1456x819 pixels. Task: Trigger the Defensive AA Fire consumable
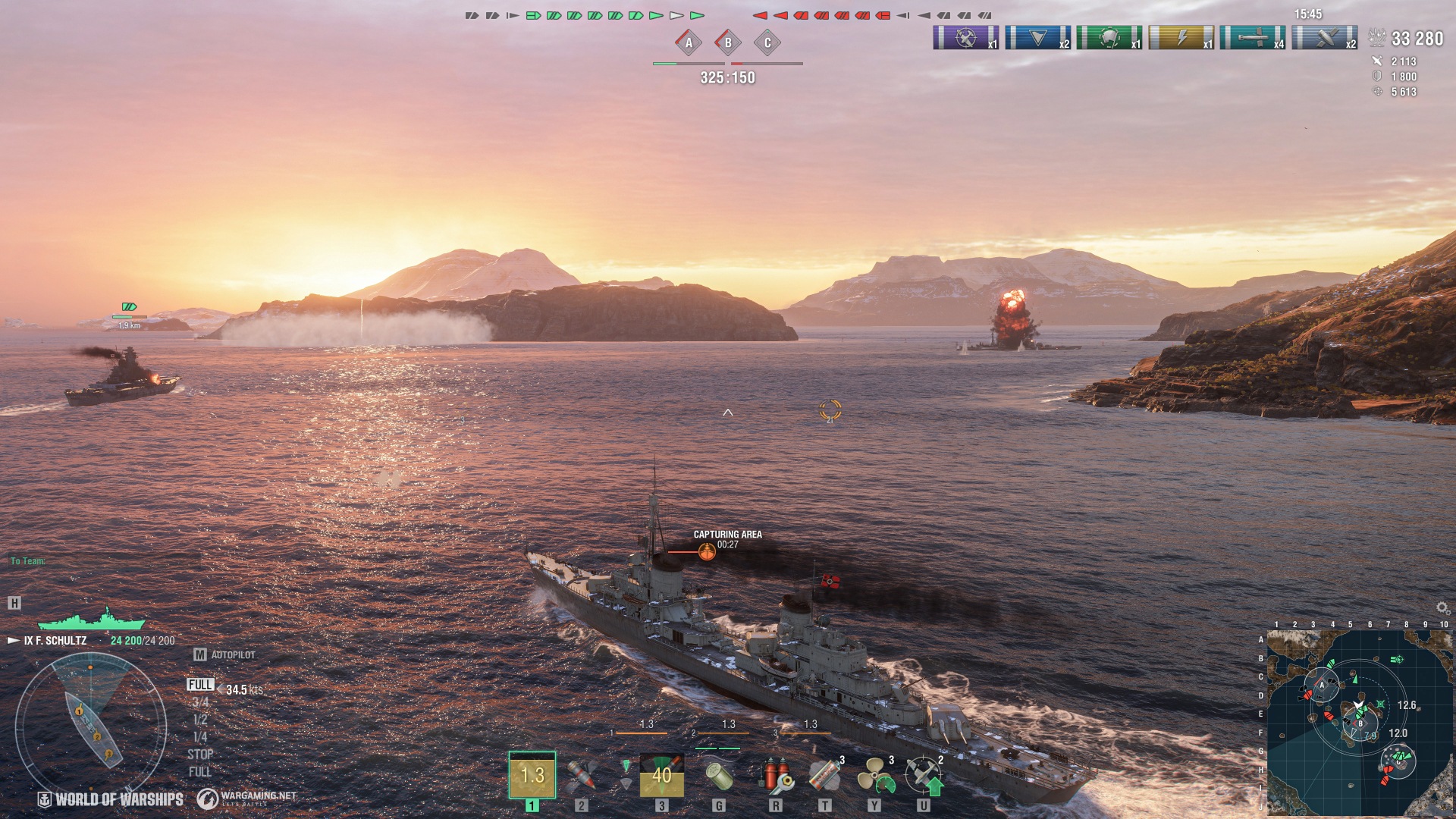[924, 776]
